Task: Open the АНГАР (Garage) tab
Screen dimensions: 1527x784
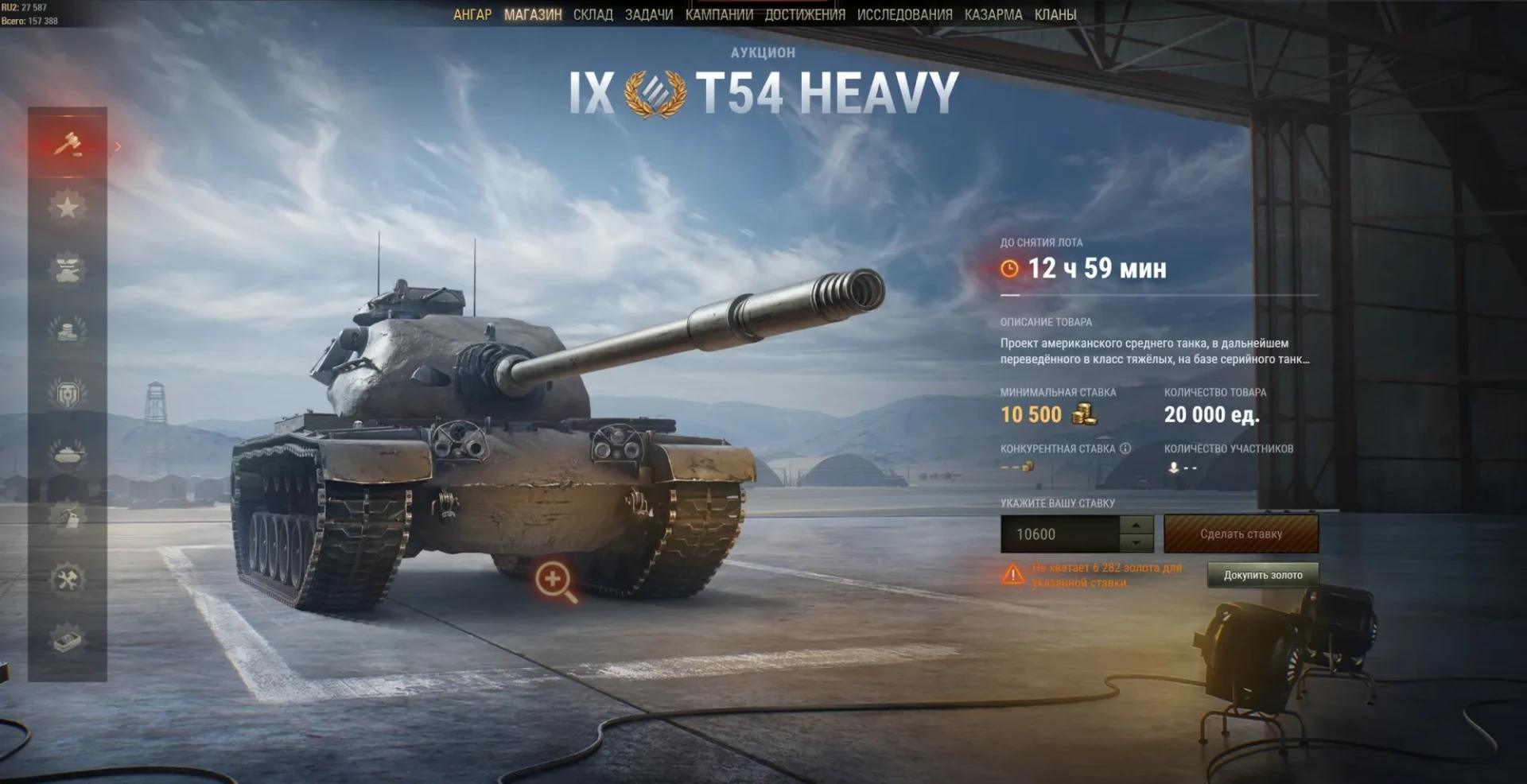Action: (472, 14)
